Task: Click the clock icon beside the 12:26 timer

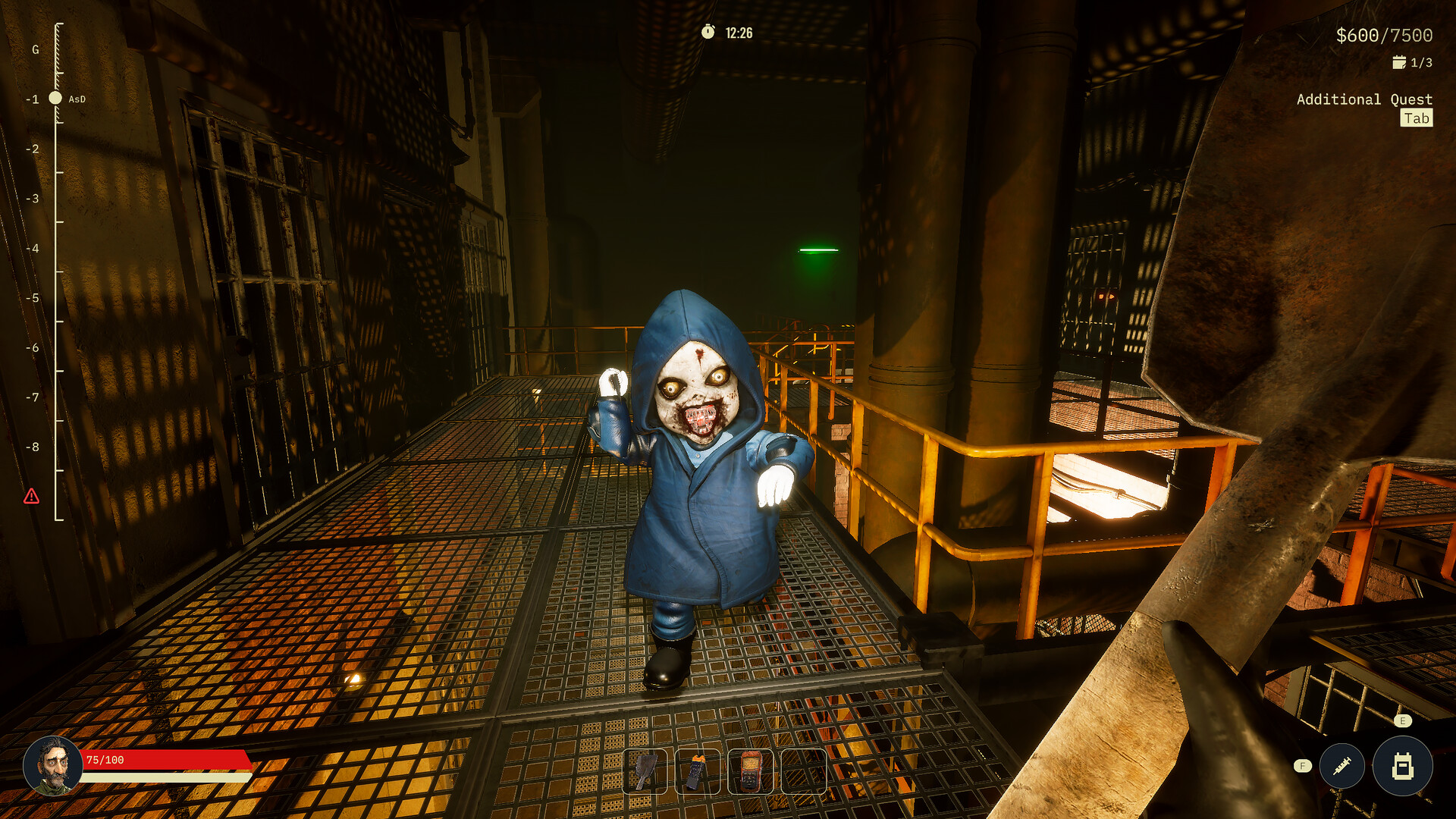Action: [x=707, y=33]
